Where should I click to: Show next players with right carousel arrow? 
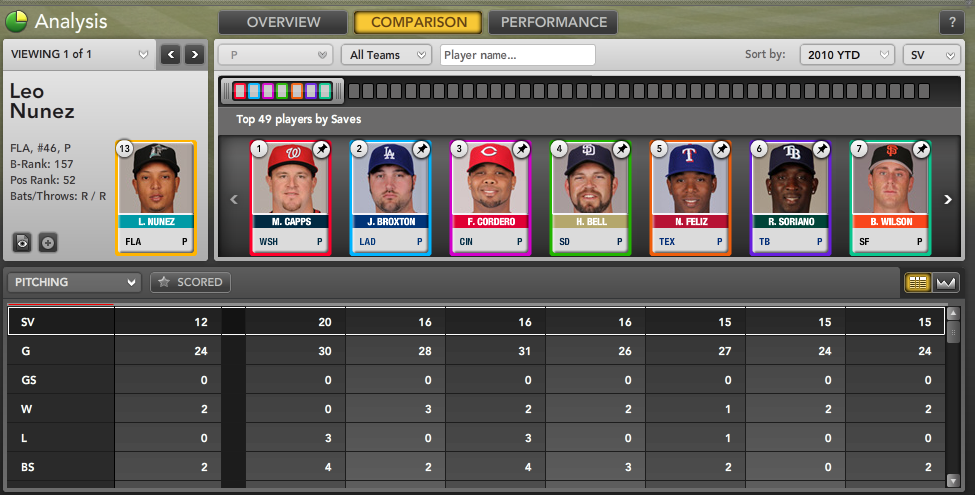point(947,199)
